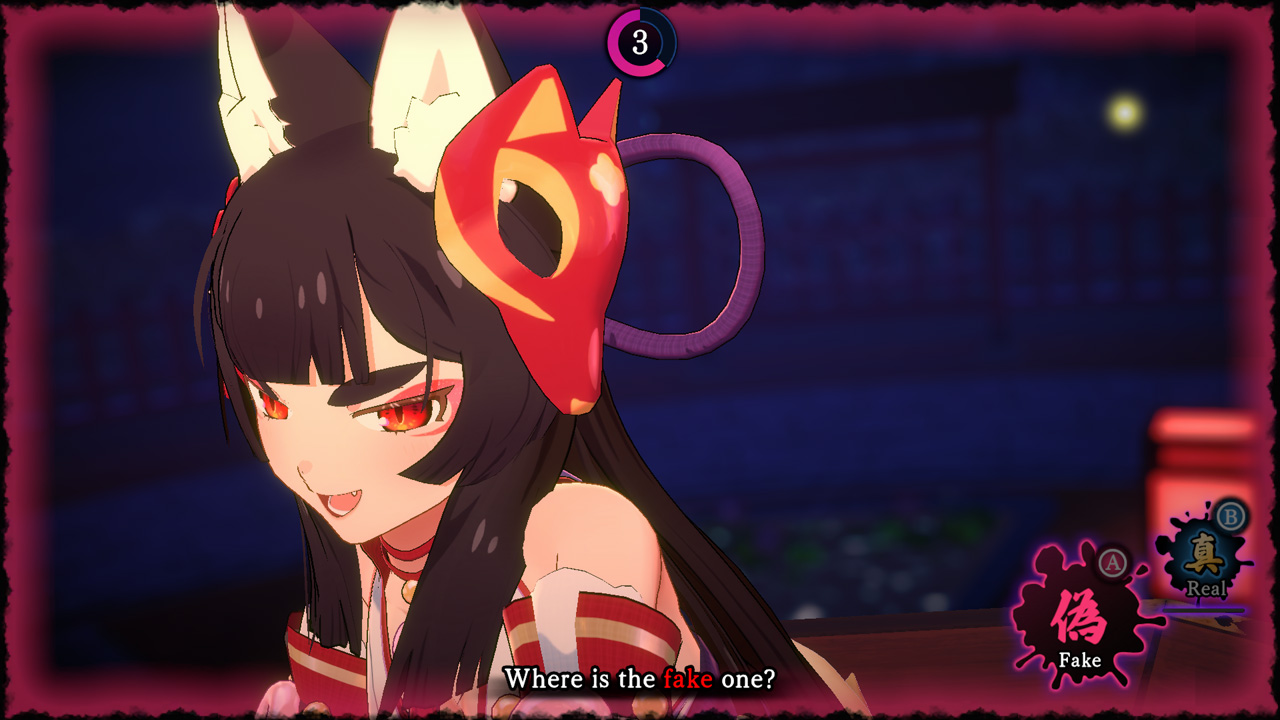Click the 'Real' label text
This screenshot has height=720, width=1280.
point(1208,588)
